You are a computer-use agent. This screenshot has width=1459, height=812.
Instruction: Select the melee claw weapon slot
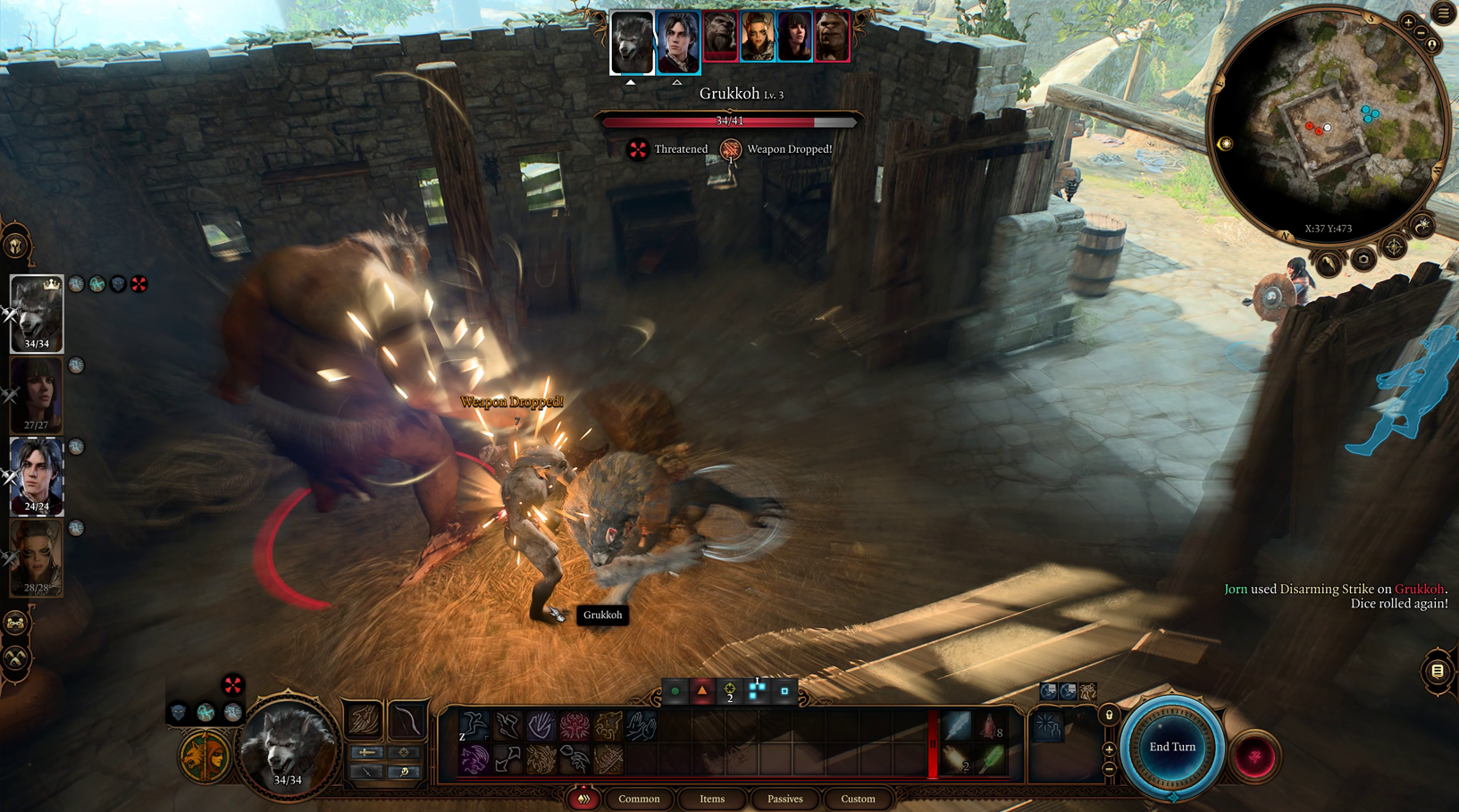(x=365, y=719)
